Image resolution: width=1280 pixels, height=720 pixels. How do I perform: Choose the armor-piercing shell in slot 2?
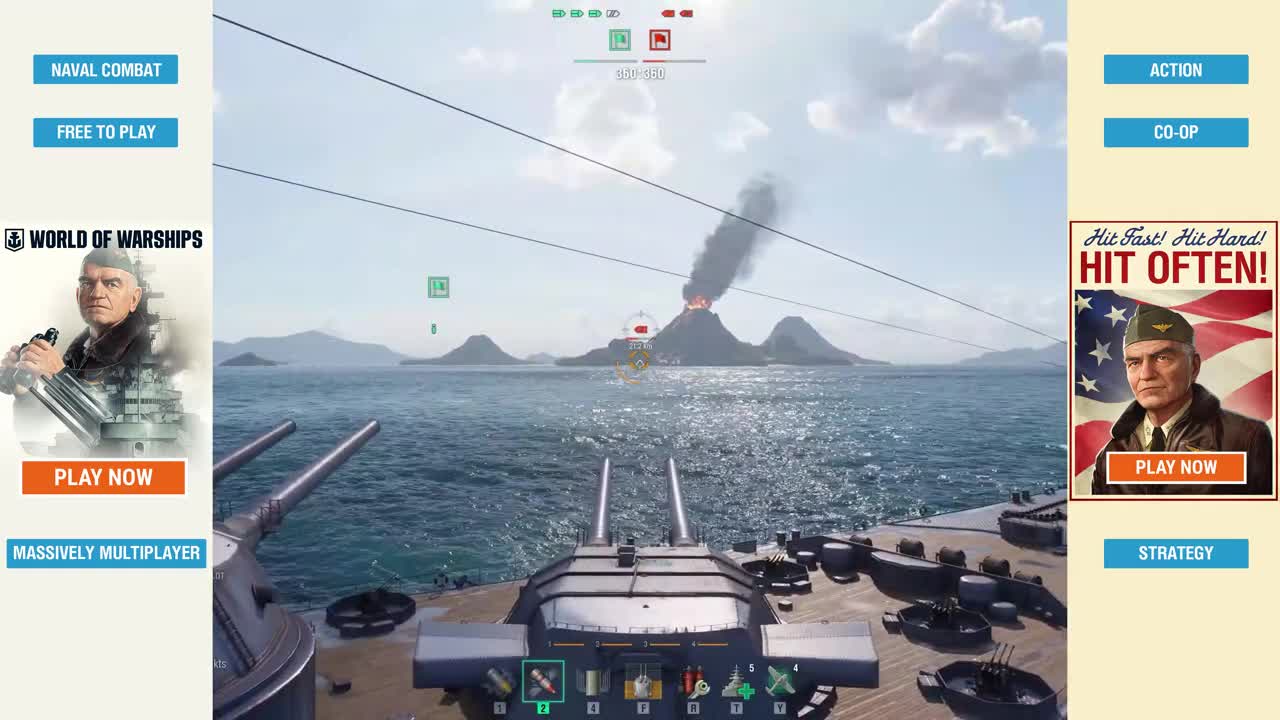[543, 682]
